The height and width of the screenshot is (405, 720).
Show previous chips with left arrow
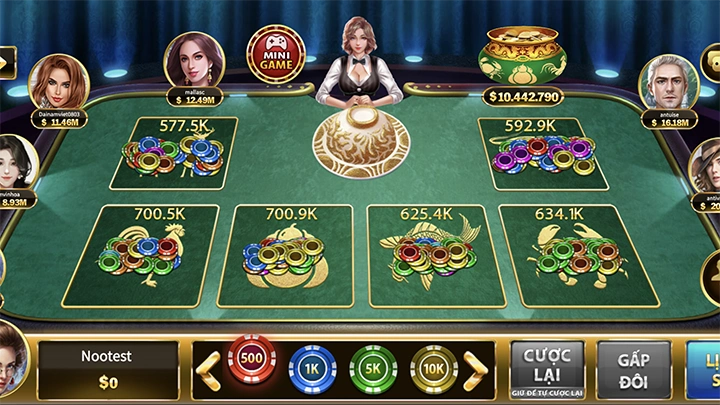(208, 371)
